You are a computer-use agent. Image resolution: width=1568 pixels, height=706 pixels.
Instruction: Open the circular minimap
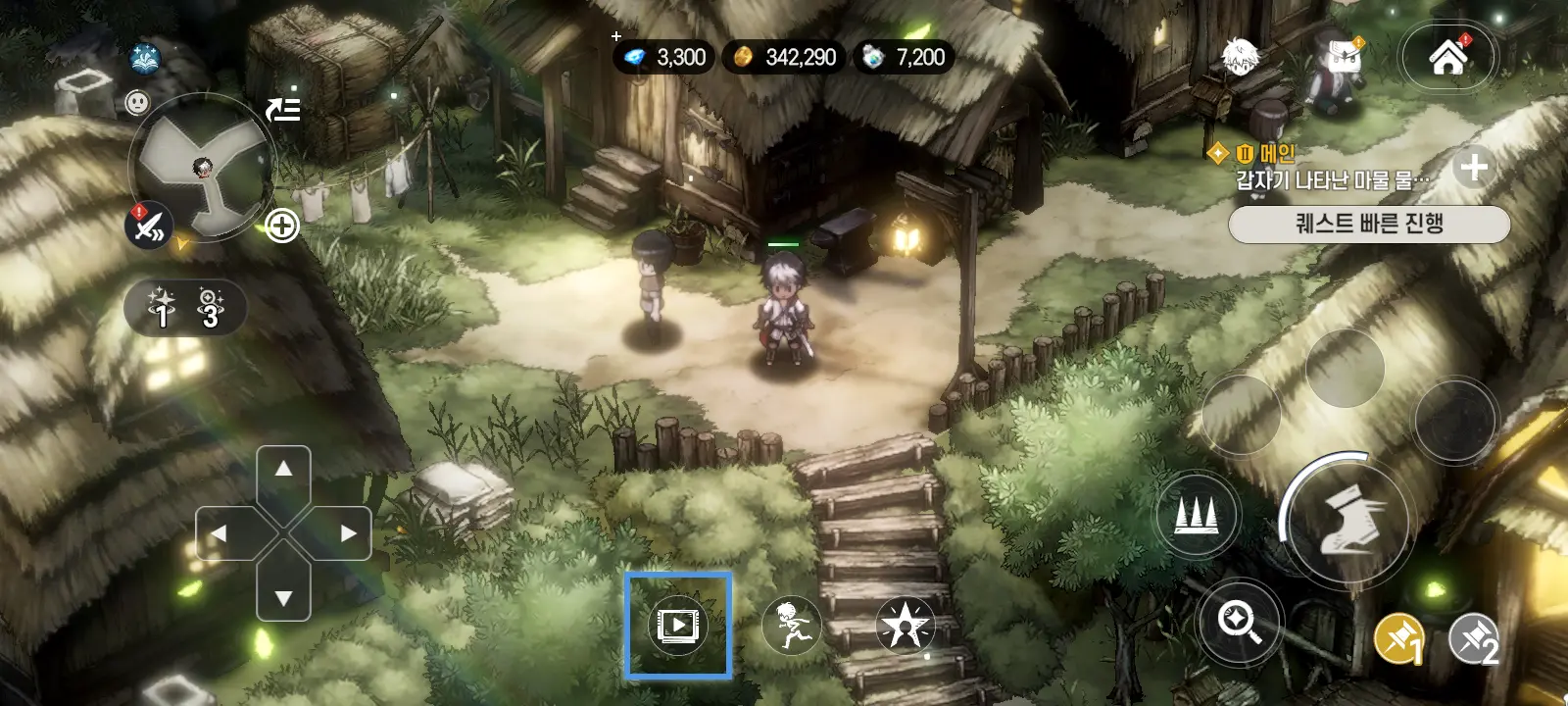(x=203, y=168)
